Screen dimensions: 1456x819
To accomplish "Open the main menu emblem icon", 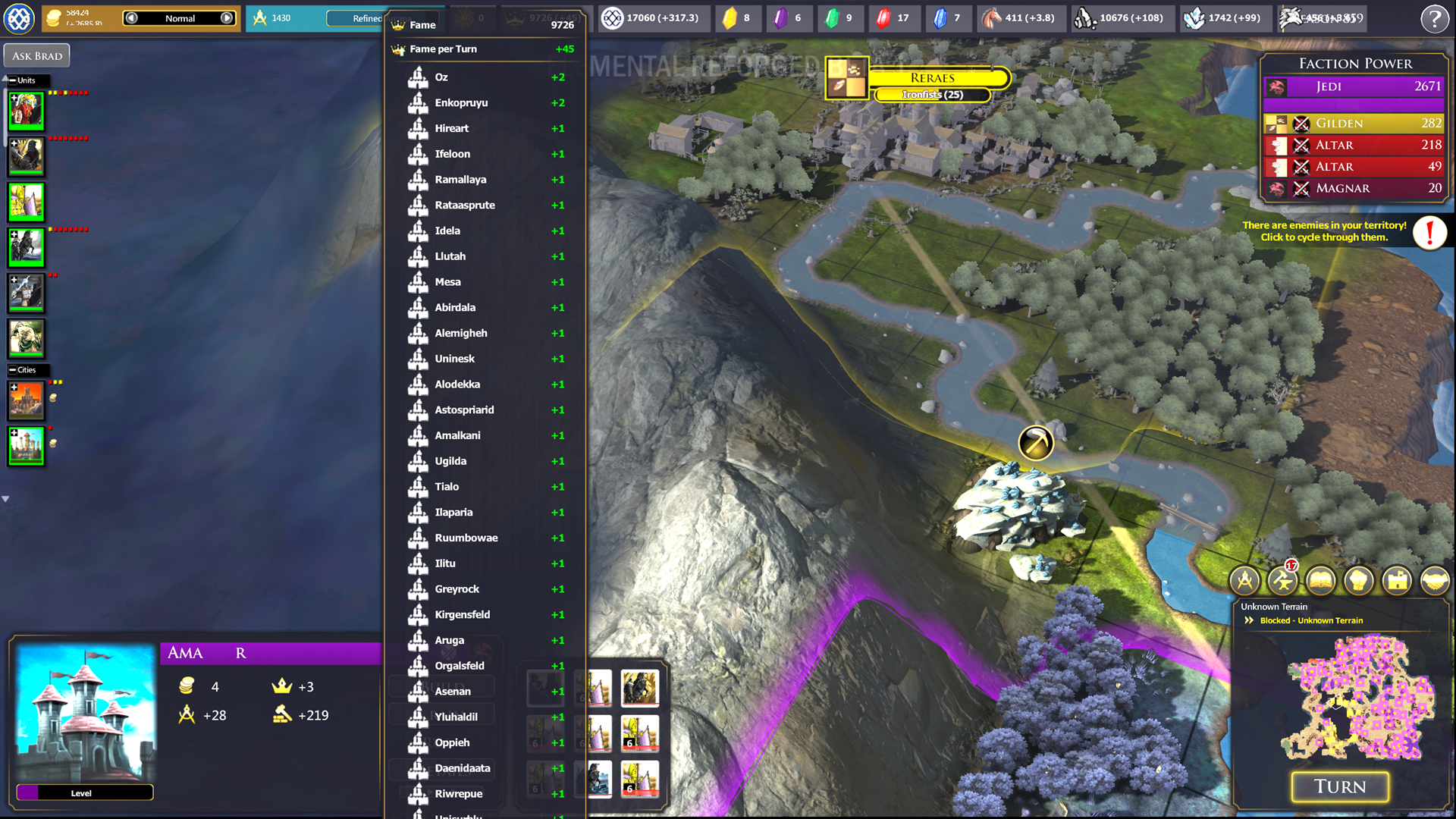I will pyautogui.click(x=19, y=19).
